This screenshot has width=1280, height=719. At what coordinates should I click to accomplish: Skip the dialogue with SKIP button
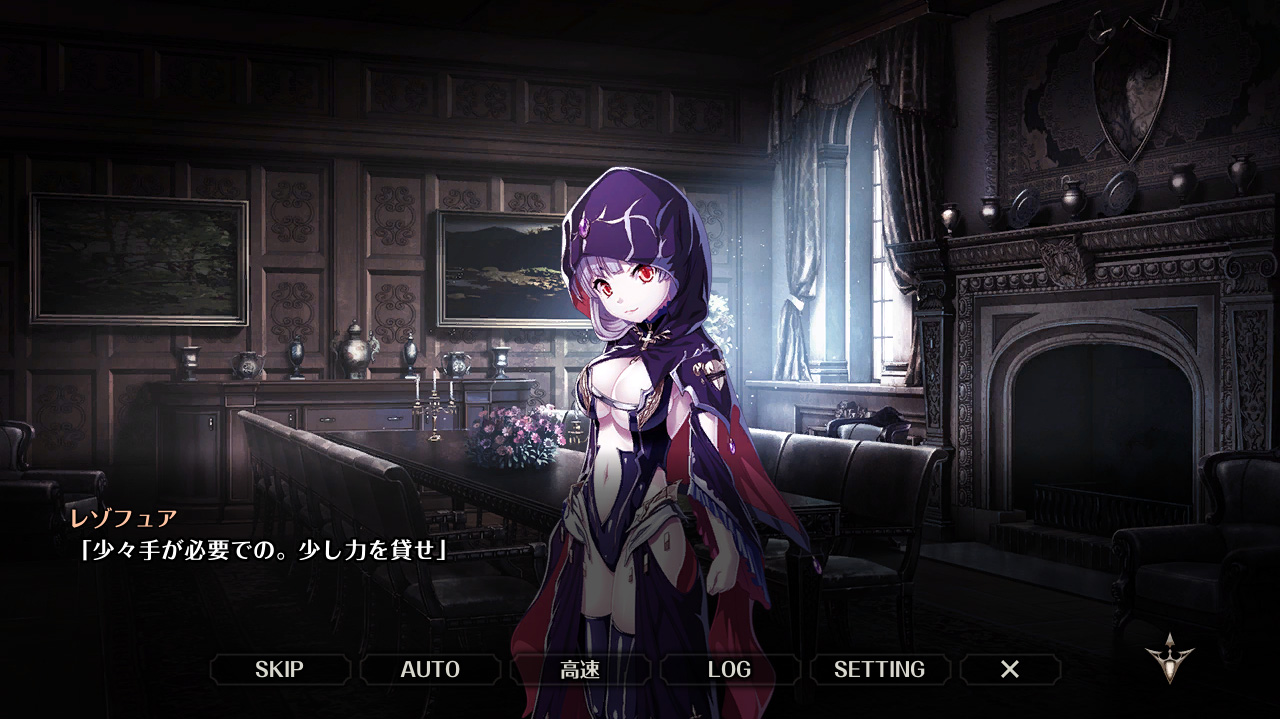click(279, 669)
